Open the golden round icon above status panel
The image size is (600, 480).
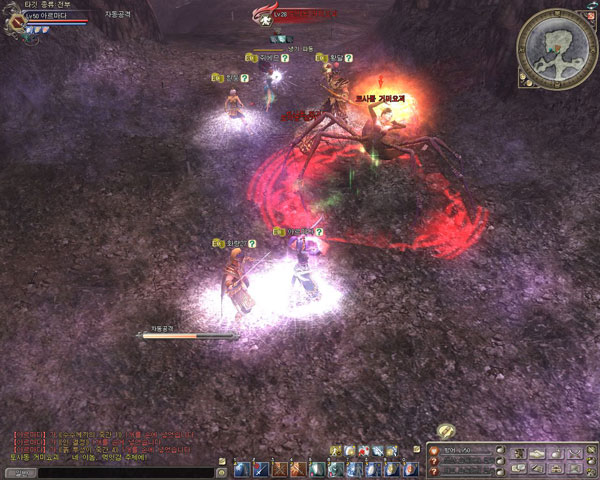click(x=446, y=432)
